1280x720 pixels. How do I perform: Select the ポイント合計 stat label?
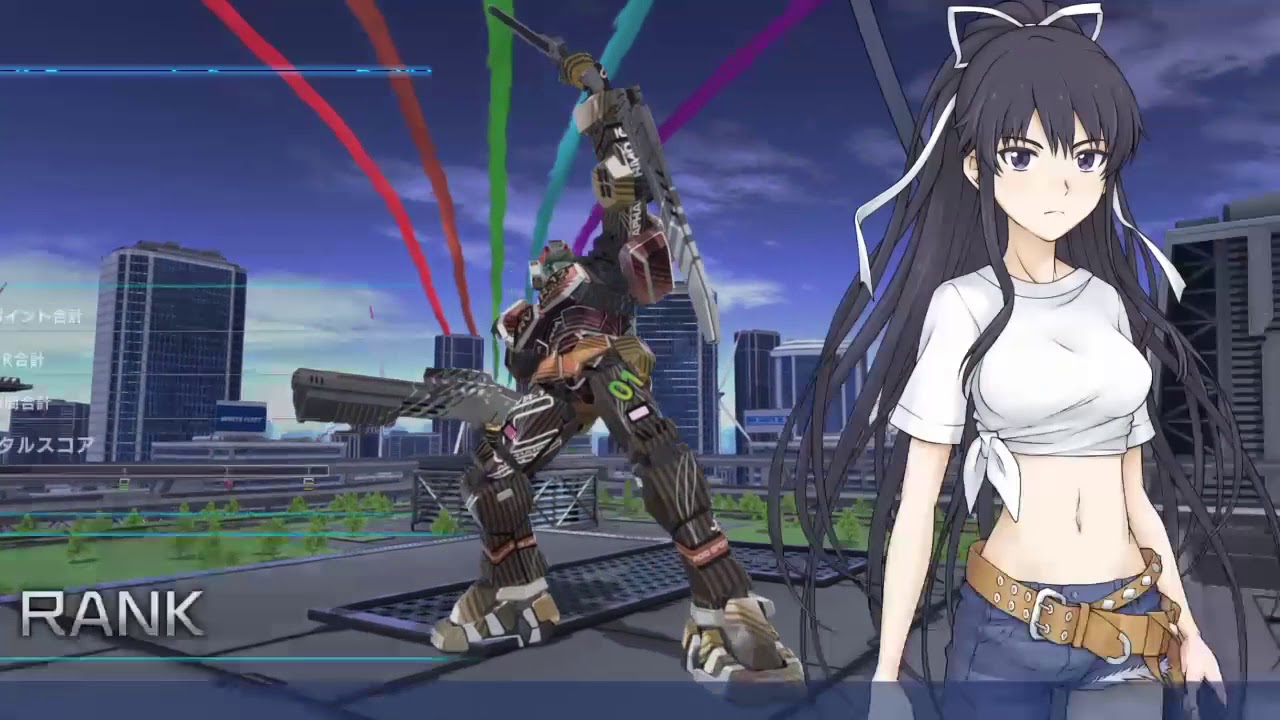pyautogui.click(x=40, y=316)
